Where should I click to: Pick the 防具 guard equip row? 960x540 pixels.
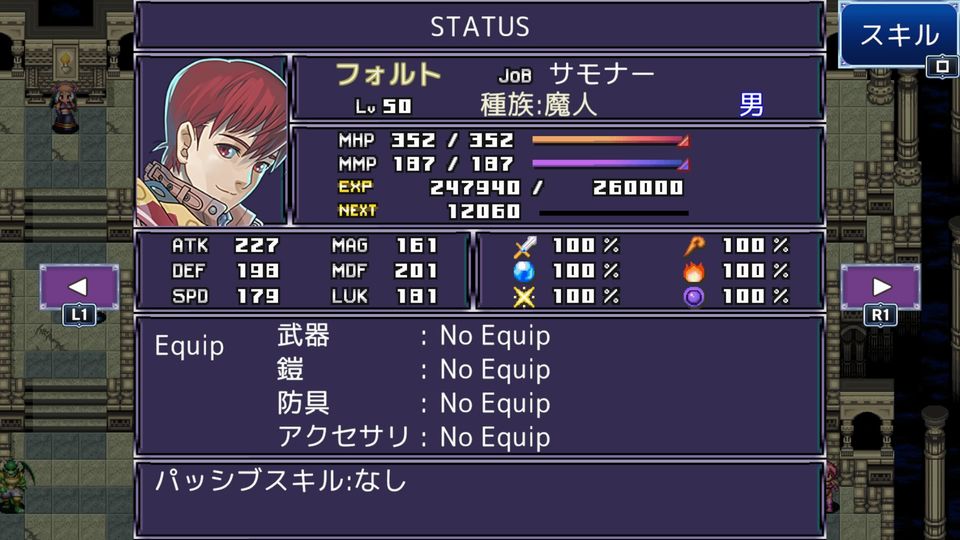tap(413, 404)
